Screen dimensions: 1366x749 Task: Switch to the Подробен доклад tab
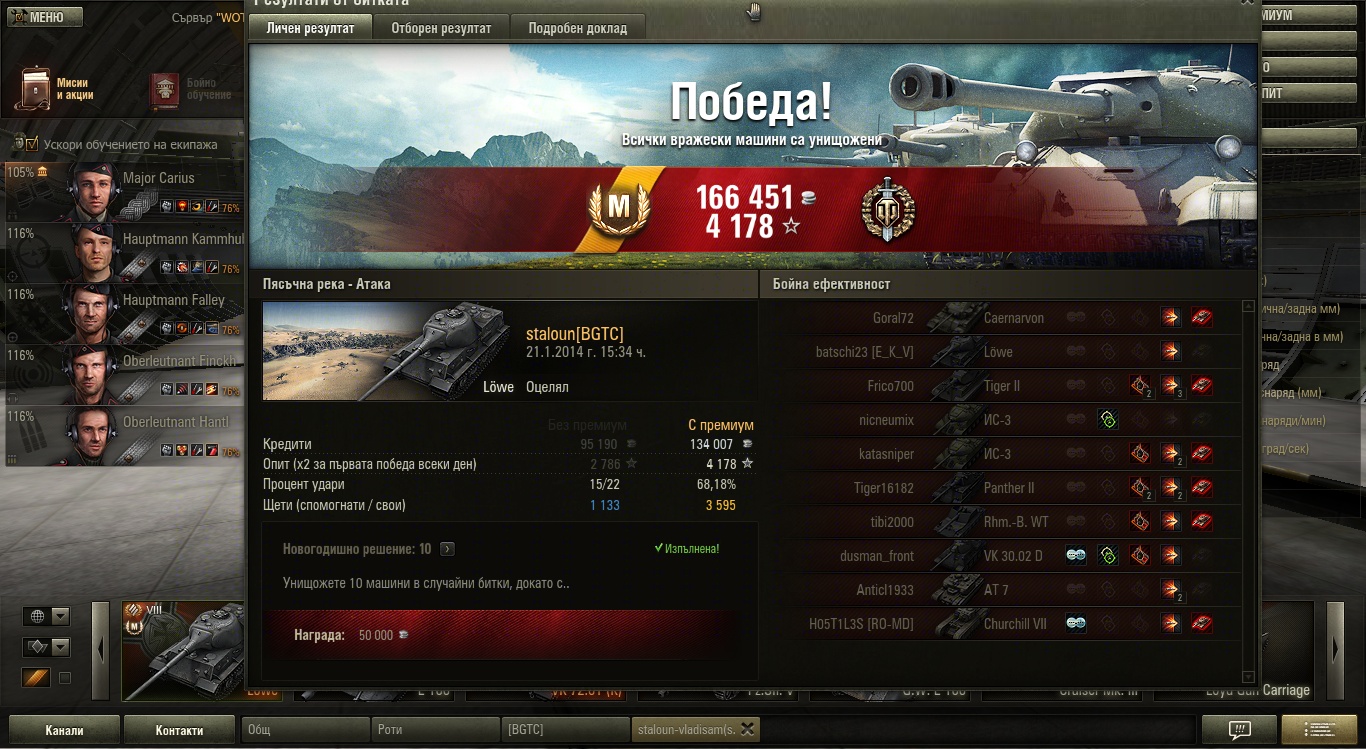click(x=577, y=28)
